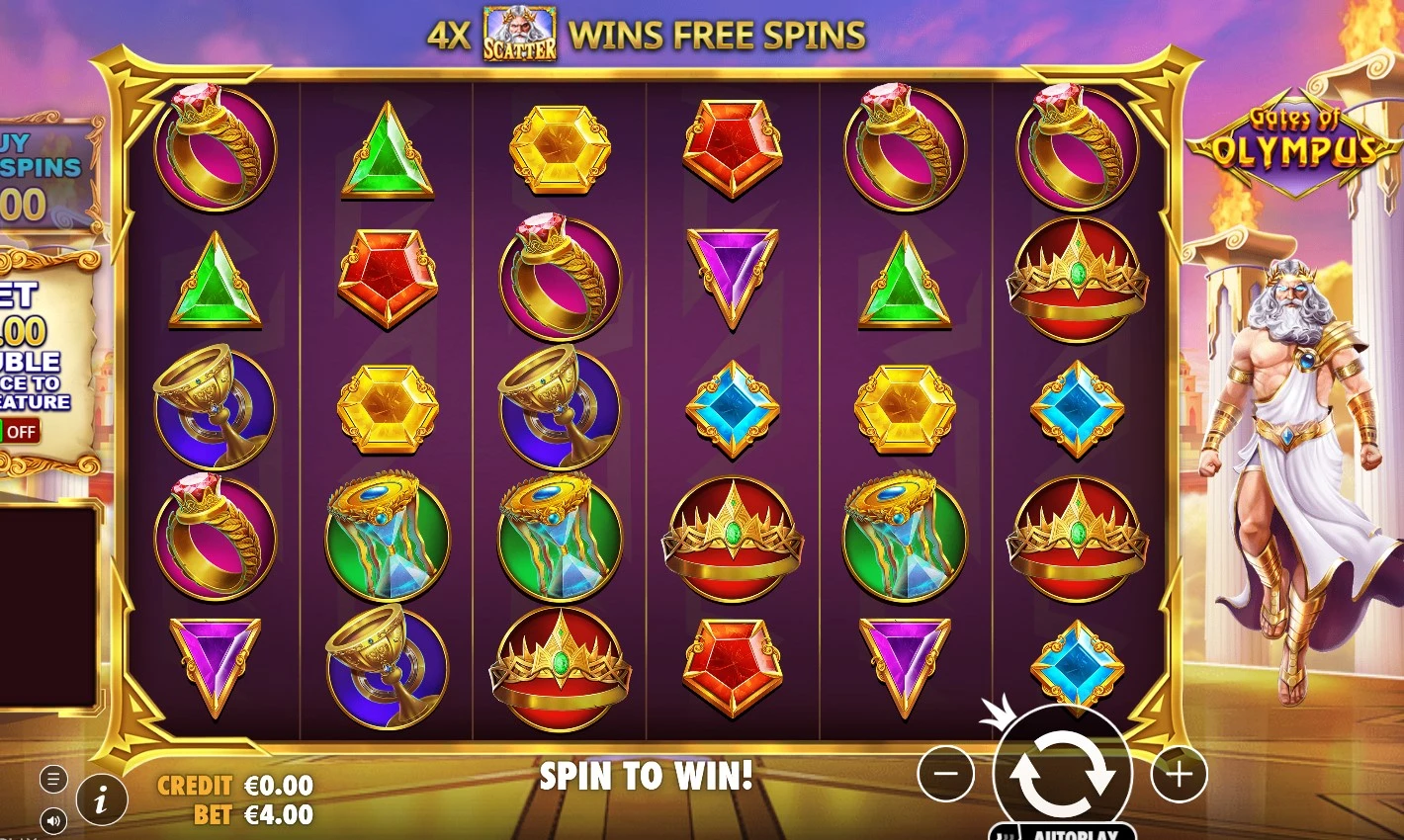Open the info paytable button
This screenshot has width=1404, height=840.
[101, 799]
